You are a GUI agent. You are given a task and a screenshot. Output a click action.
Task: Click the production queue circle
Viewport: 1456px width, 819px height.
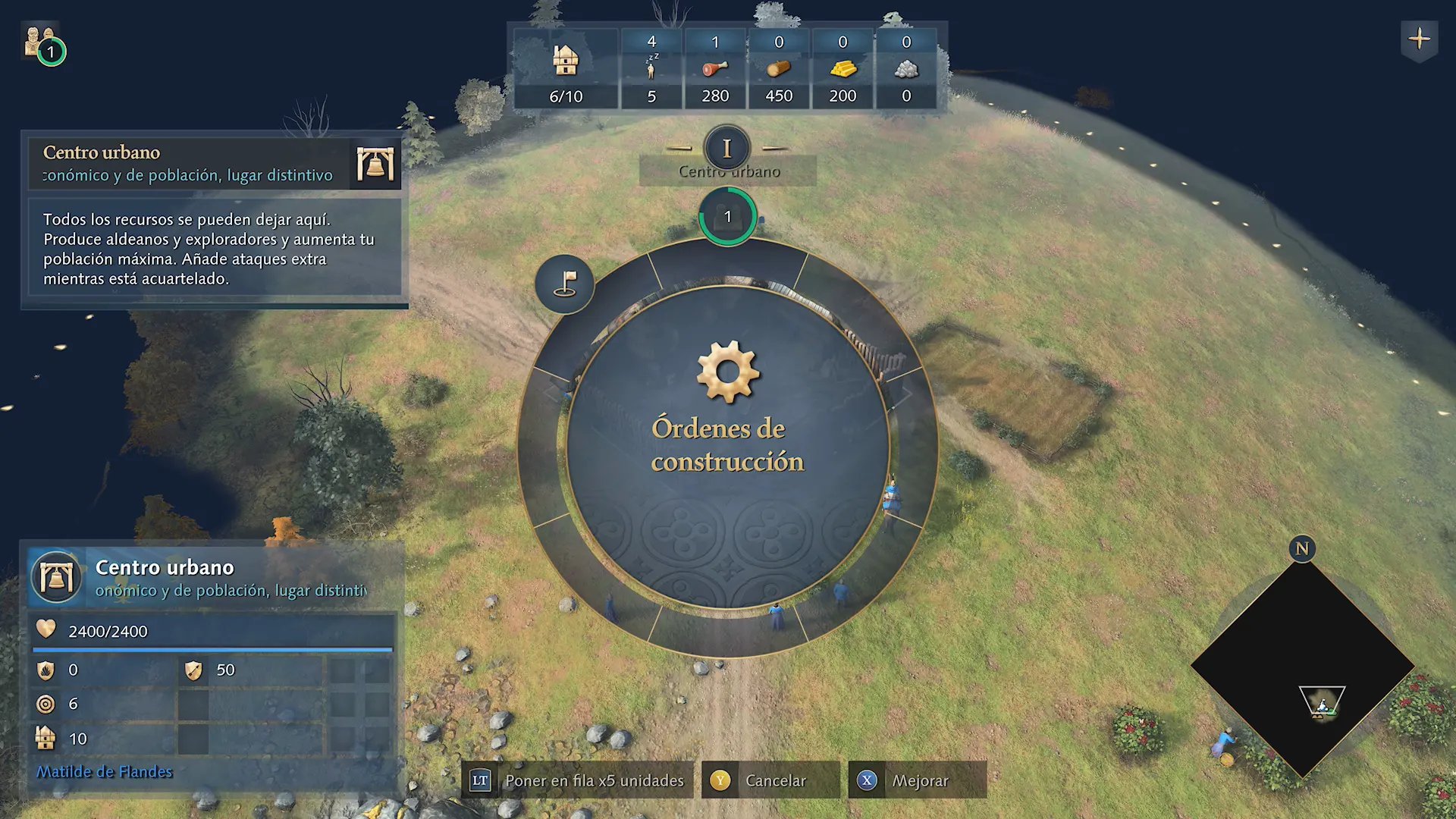coord(727,217)
